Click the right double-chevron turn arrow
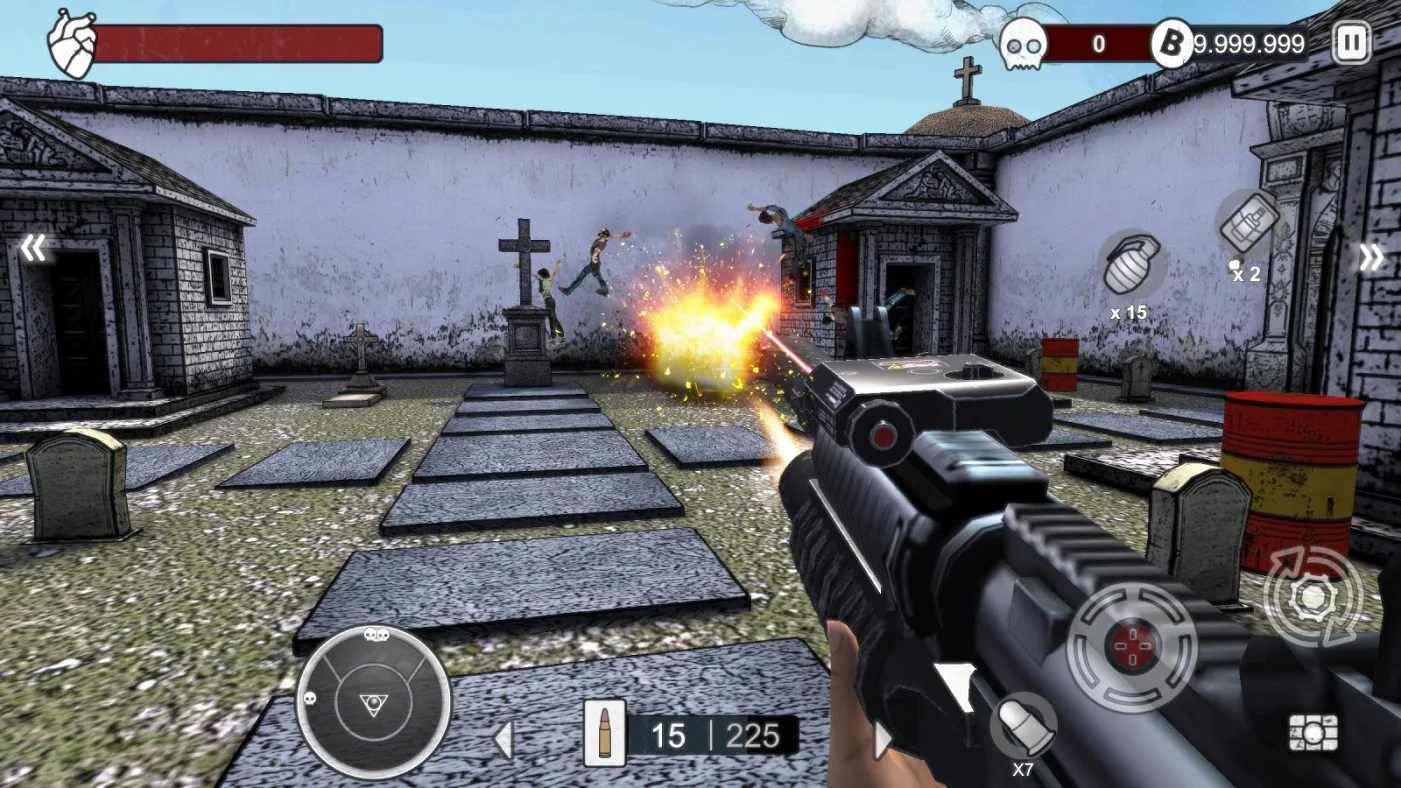Image resolution: width=1401 pixels, height=788 pixels. 1371,258
